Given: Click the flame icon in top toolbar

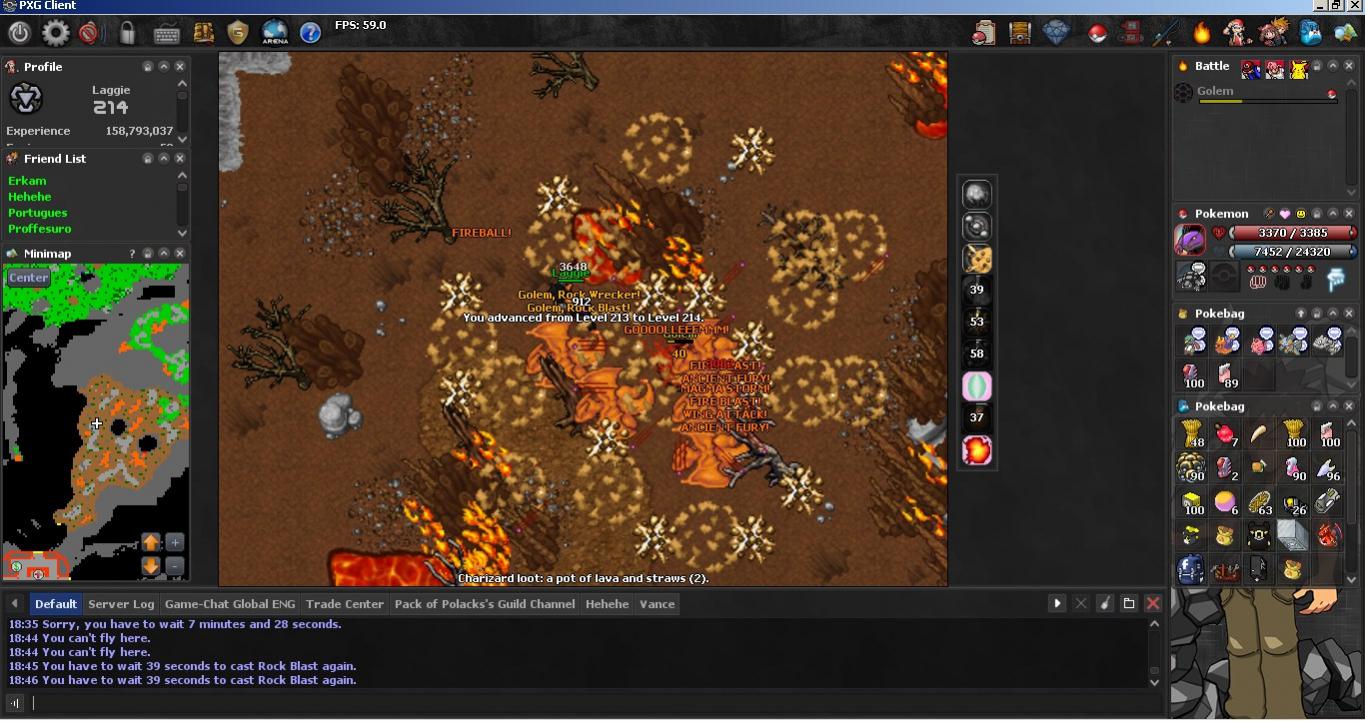Looking at the screenshot, I should pyautogui.click(x=1201, y=33).
